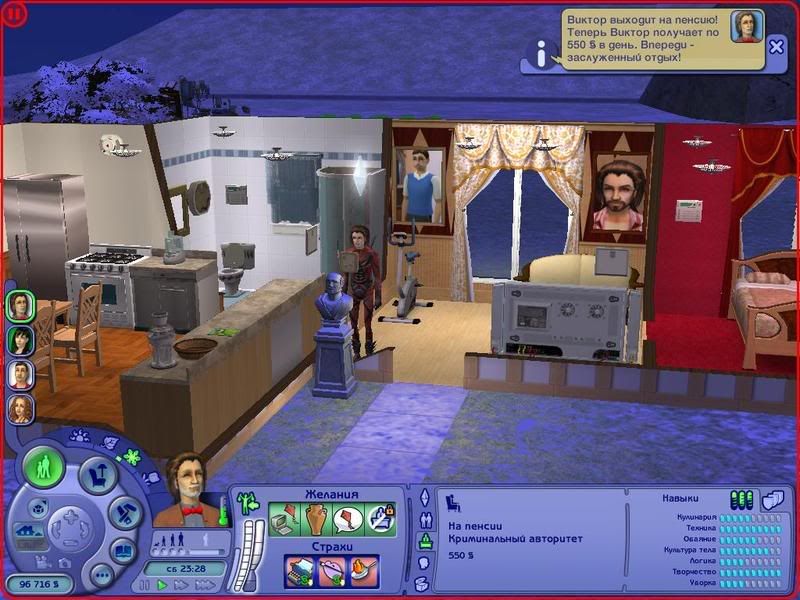Open the relationships tab with two figures
Image resolution: width=800 pixels, height=600 pixels.
coord(424,519)
